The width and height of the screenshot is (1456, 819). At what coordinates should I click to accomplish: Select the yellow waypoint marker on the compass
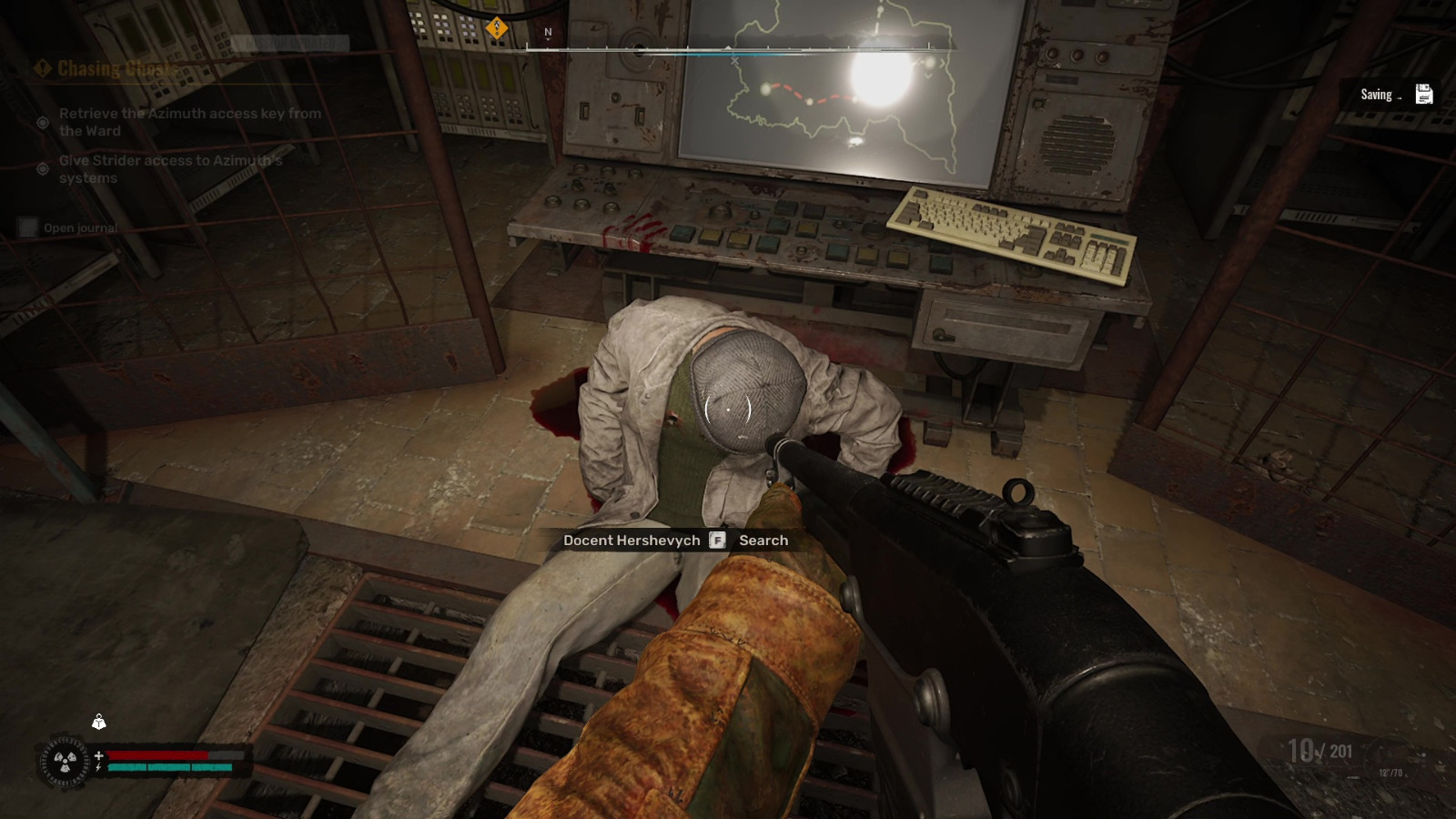495,27
